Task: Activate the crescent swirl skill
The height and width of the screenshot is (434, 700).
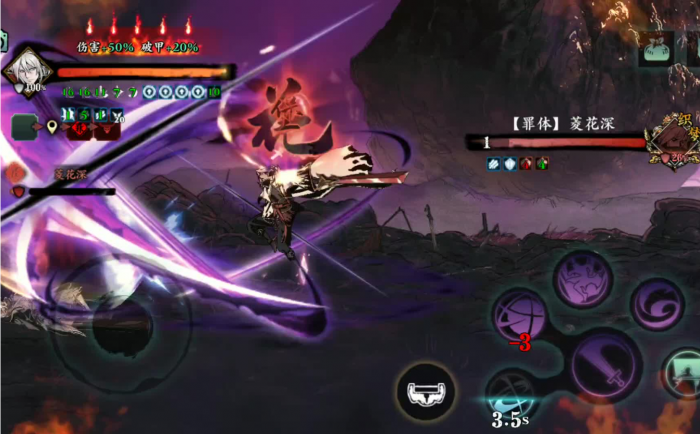Action: (x=658, y=304)
